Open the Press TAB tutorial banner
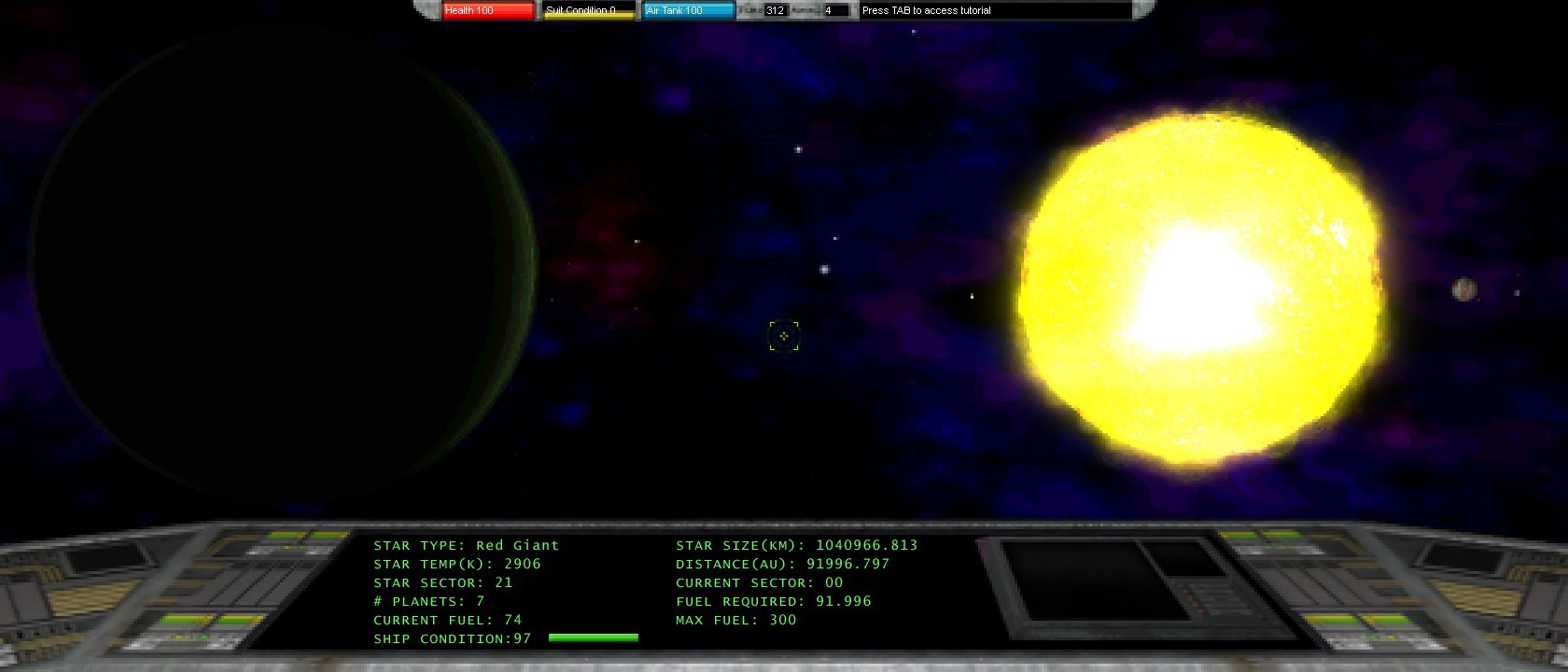The width and height of the screenshot is (1568, 672). (x=925, y=10)
